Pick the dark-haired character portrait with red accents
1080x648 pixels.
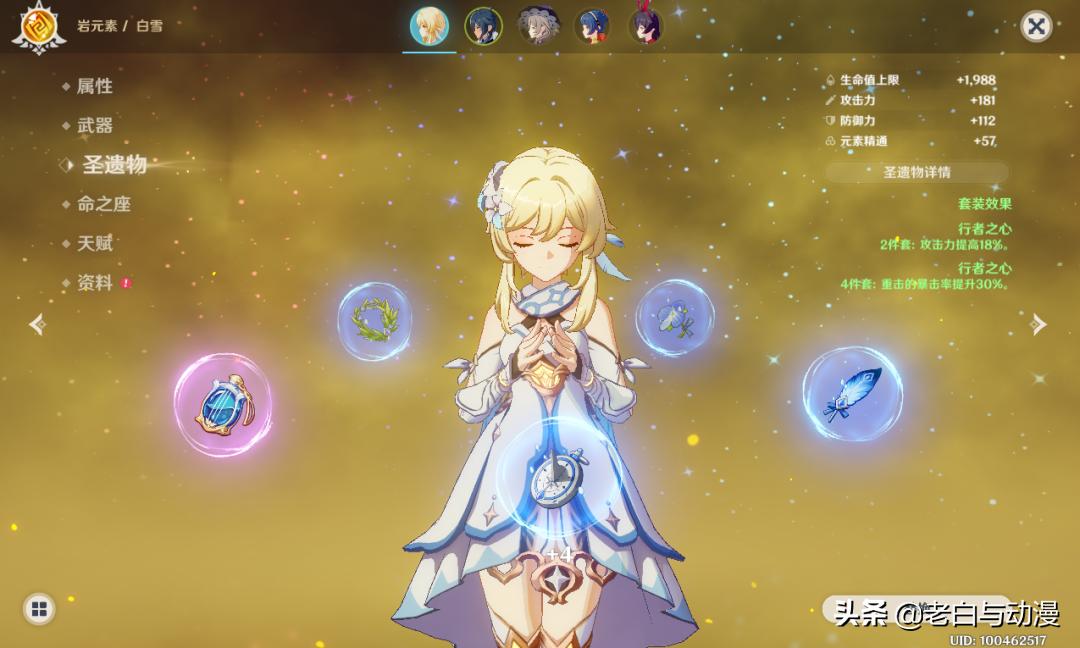point(645,26)
